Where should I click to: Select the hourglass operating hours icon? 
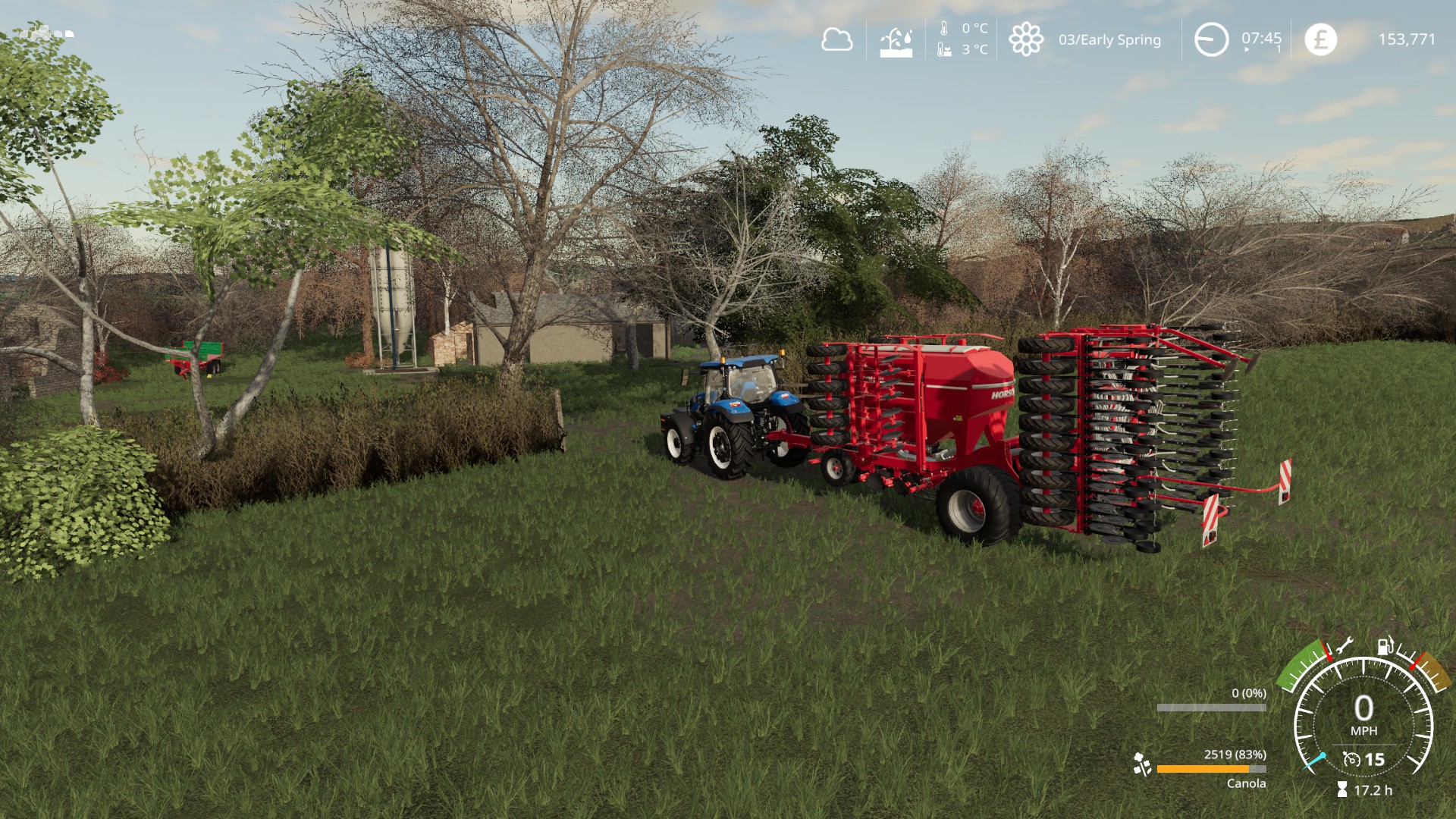click(1342, 790)
